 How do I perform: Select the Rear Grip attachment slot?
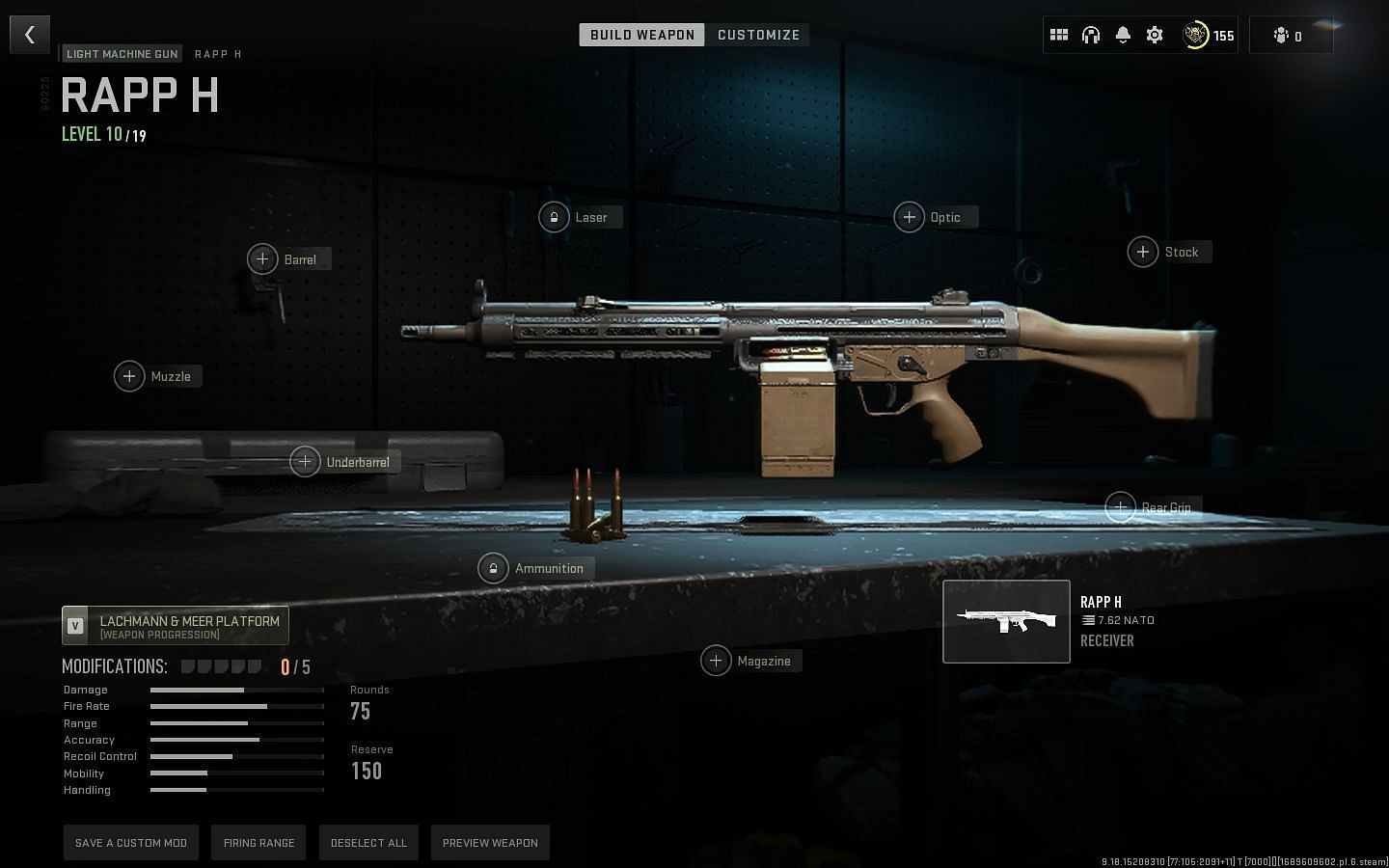1121,507
